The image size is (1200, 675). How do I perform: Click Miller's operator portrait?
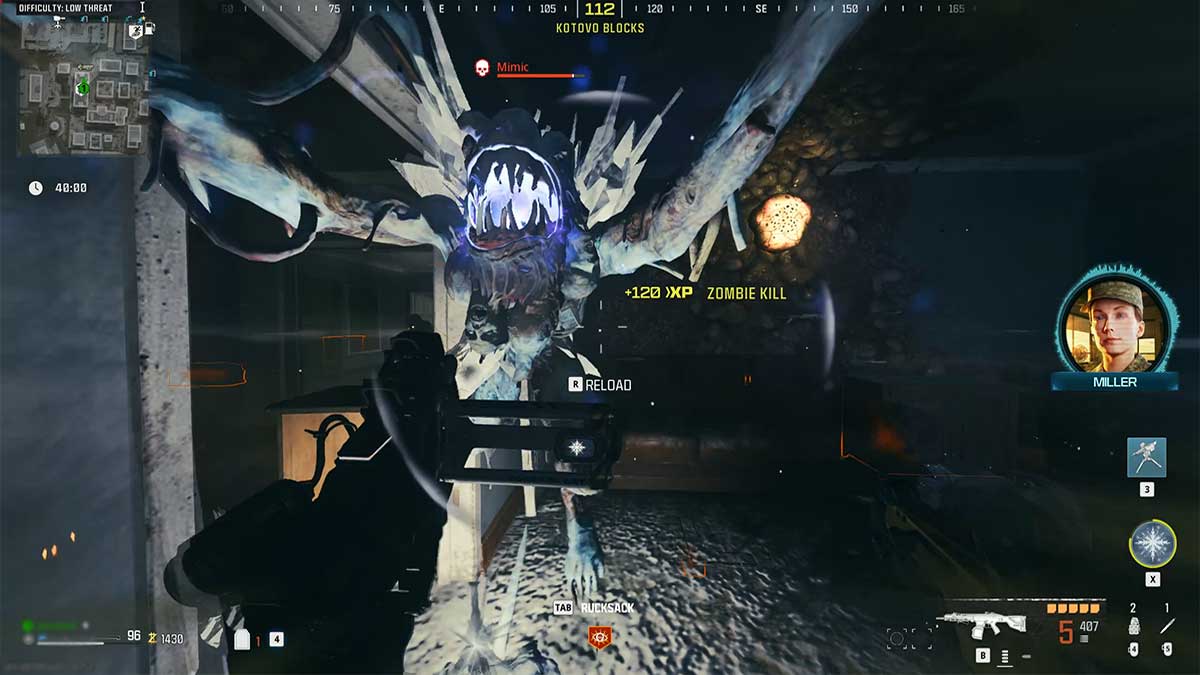(x=1114, y=321)
